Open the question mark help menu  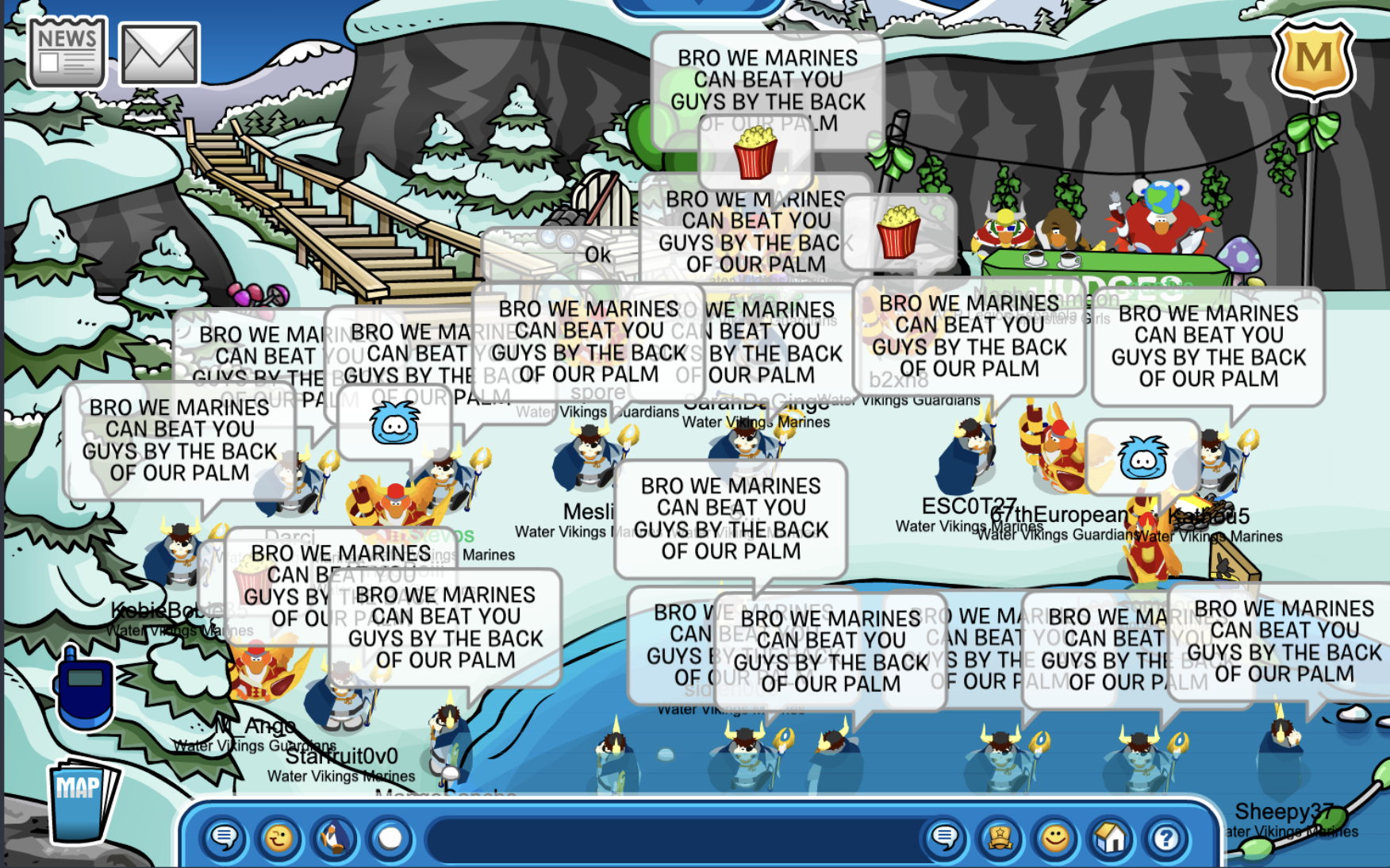point(1165,838)
